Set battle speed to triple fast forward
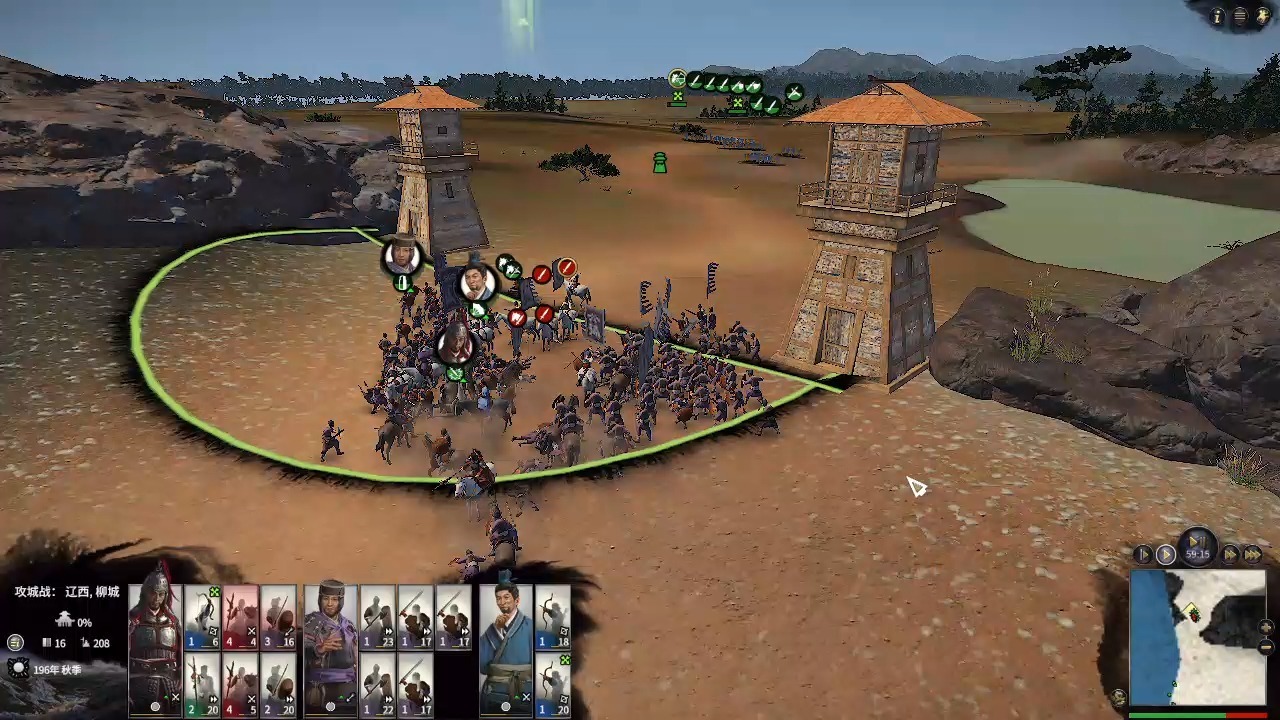Image resolution: width=1280 pixels, height=720 pixels. click(1252, 554)
